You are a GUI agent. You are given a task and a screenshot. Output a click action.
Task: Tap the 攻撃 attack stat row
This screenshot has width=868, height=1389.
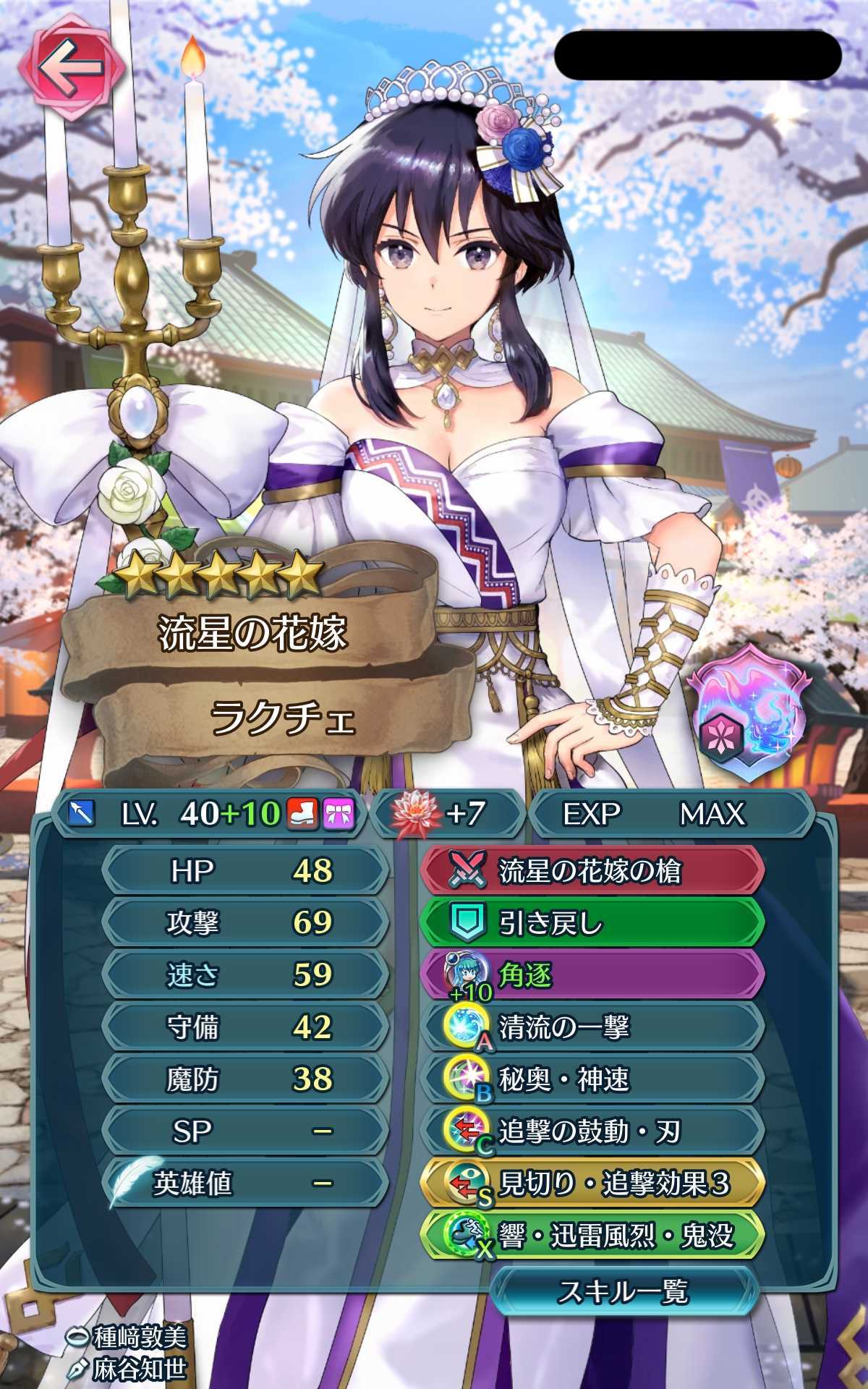[x=244, y=923]
